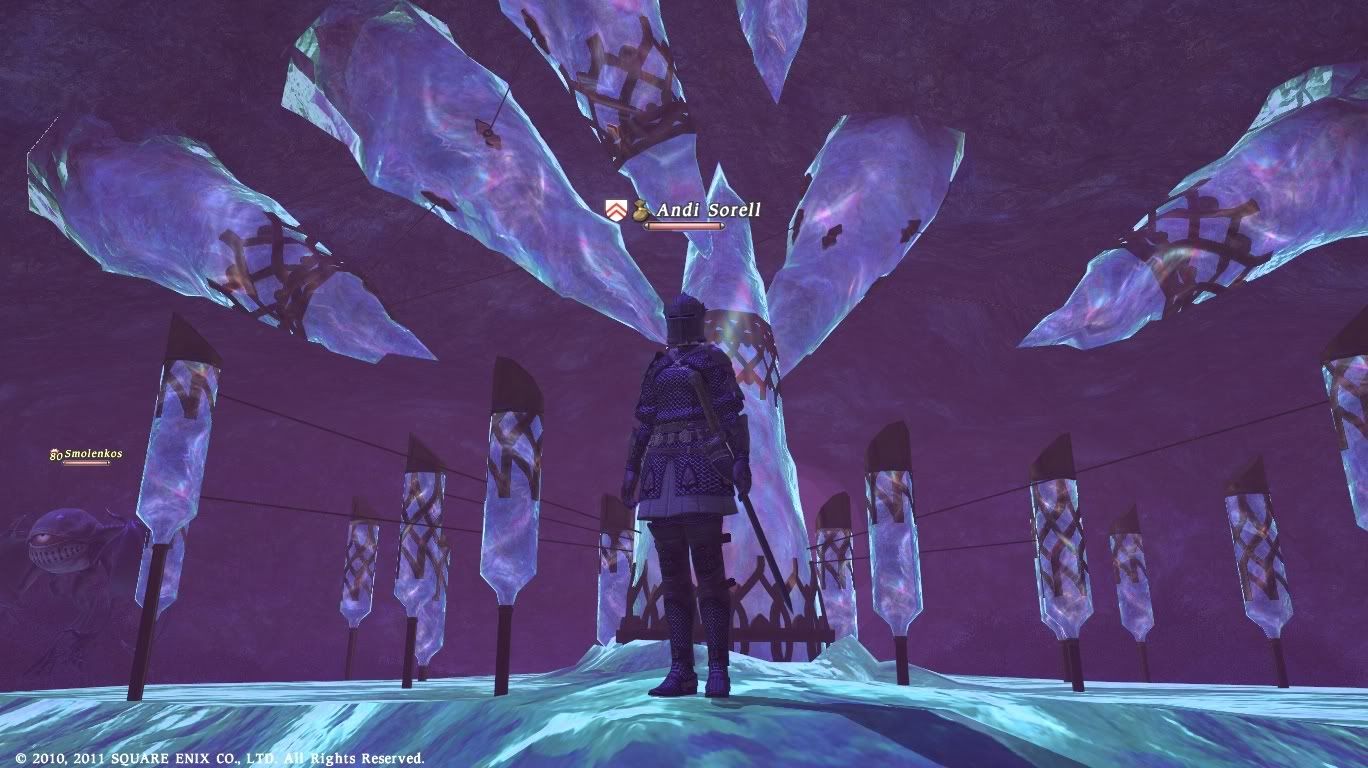Select the Andi Sorell nameplate
The height and width of the screenshot is (768, 1368).
click(708, 210)
